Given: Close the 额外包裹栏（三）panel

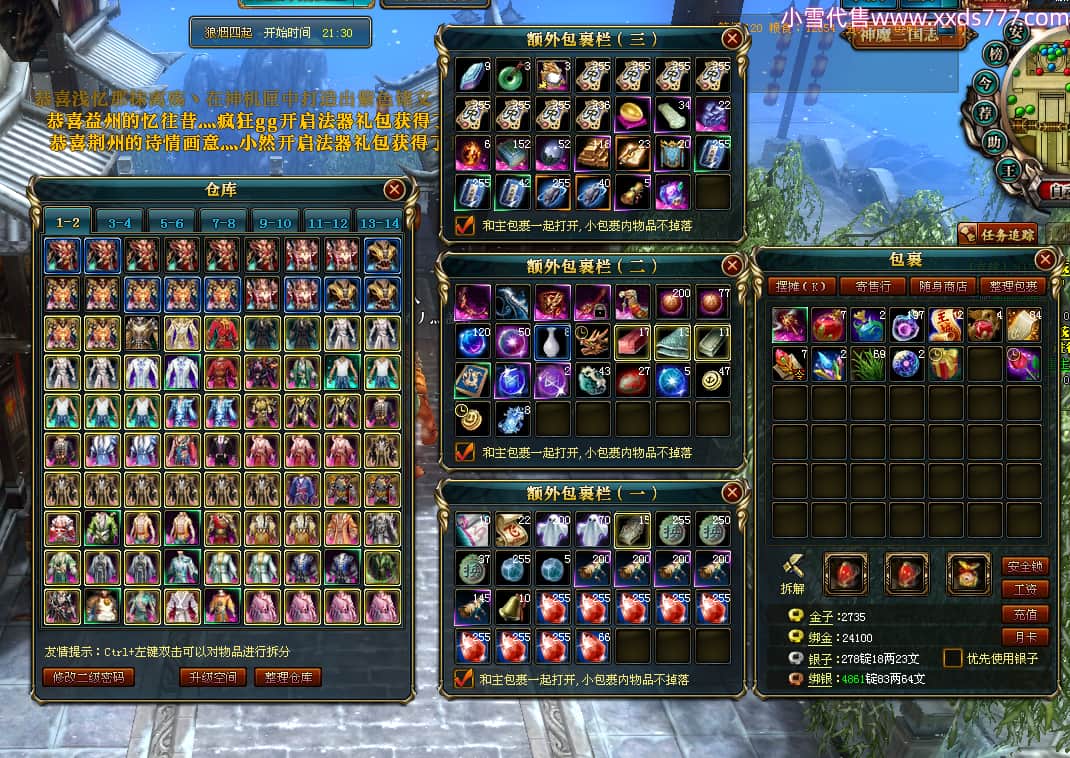Looking at the screenshot, I should tap(733, 39).
